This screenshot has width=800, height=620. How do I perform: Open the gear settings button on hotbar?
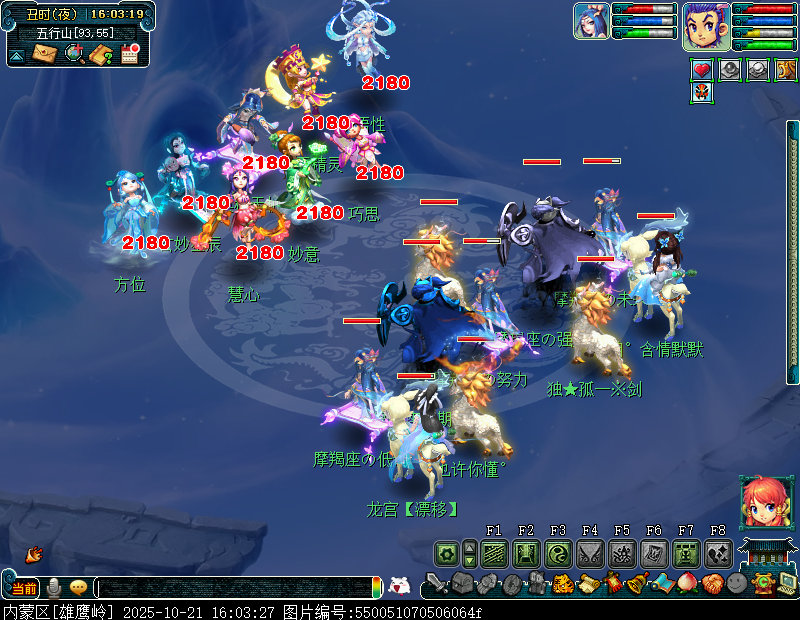[x=446, y=553]
